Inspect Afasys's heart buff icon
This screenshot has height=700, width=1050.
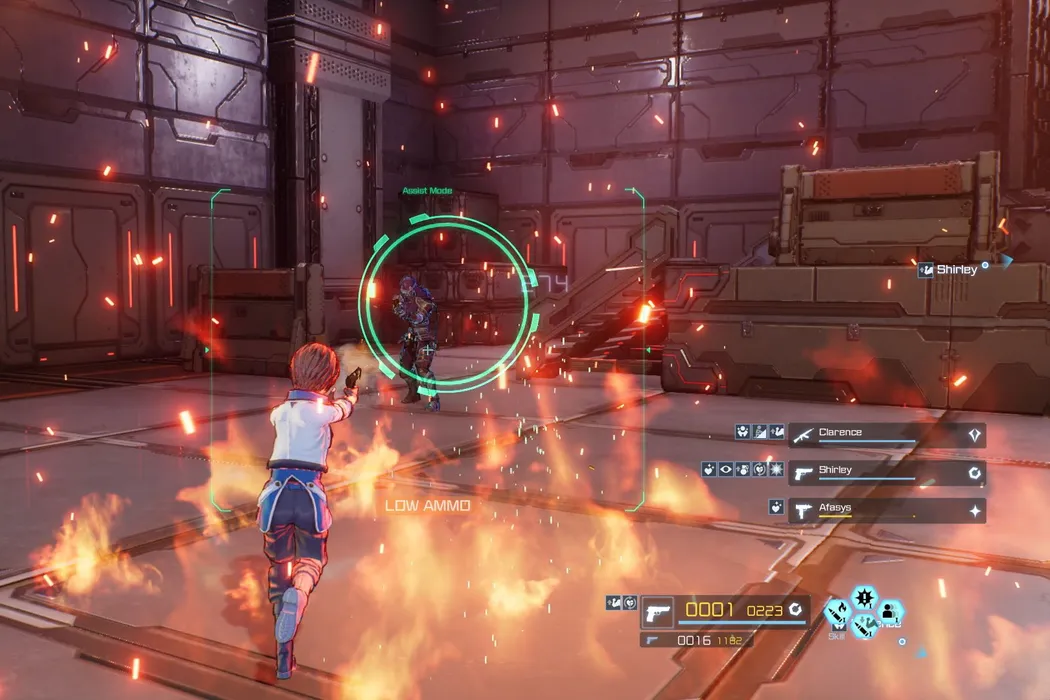tap(775, 508)
